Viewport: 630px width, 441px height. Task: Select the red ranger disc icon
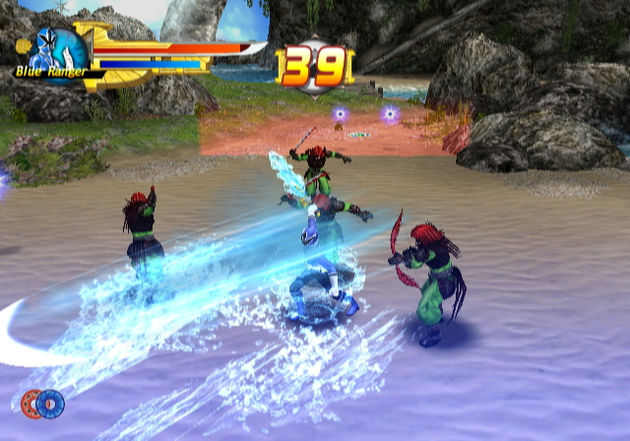pos(31,403)
